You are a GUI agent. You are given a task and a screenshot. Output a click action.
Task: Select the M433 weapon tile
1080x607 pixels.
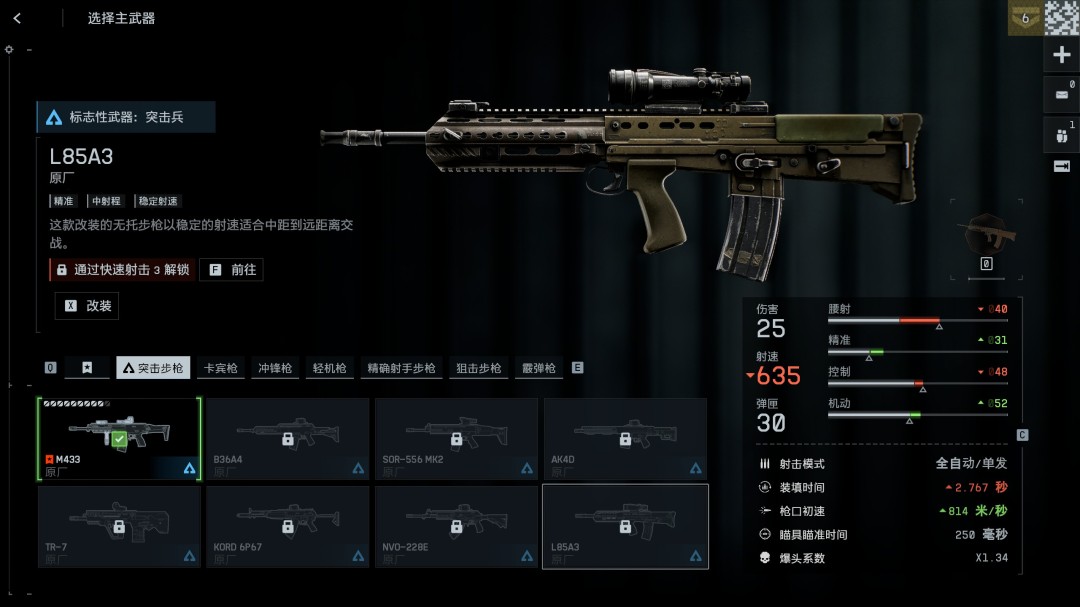click(x=119, y=439)
